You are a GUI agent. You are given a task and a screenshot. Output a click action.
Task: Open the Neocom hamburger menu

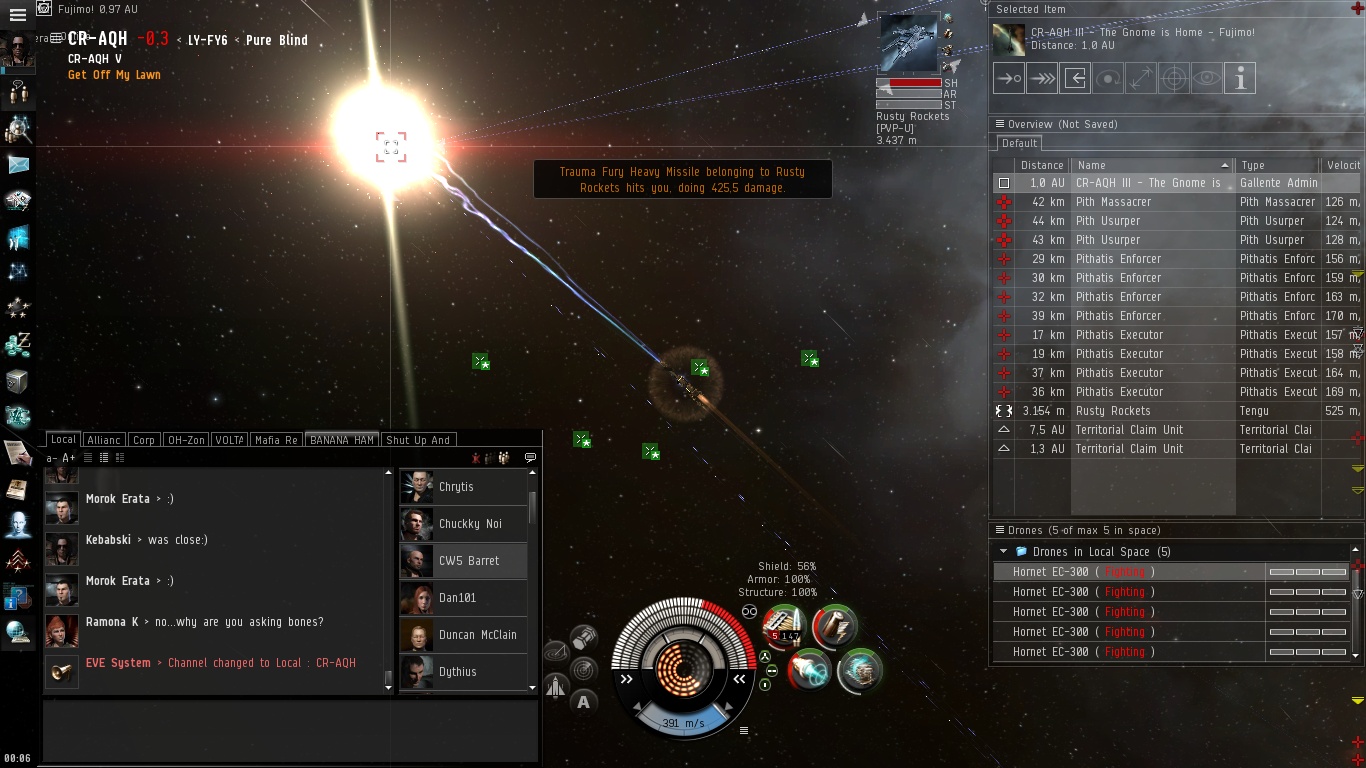click(x=17, y=15)
